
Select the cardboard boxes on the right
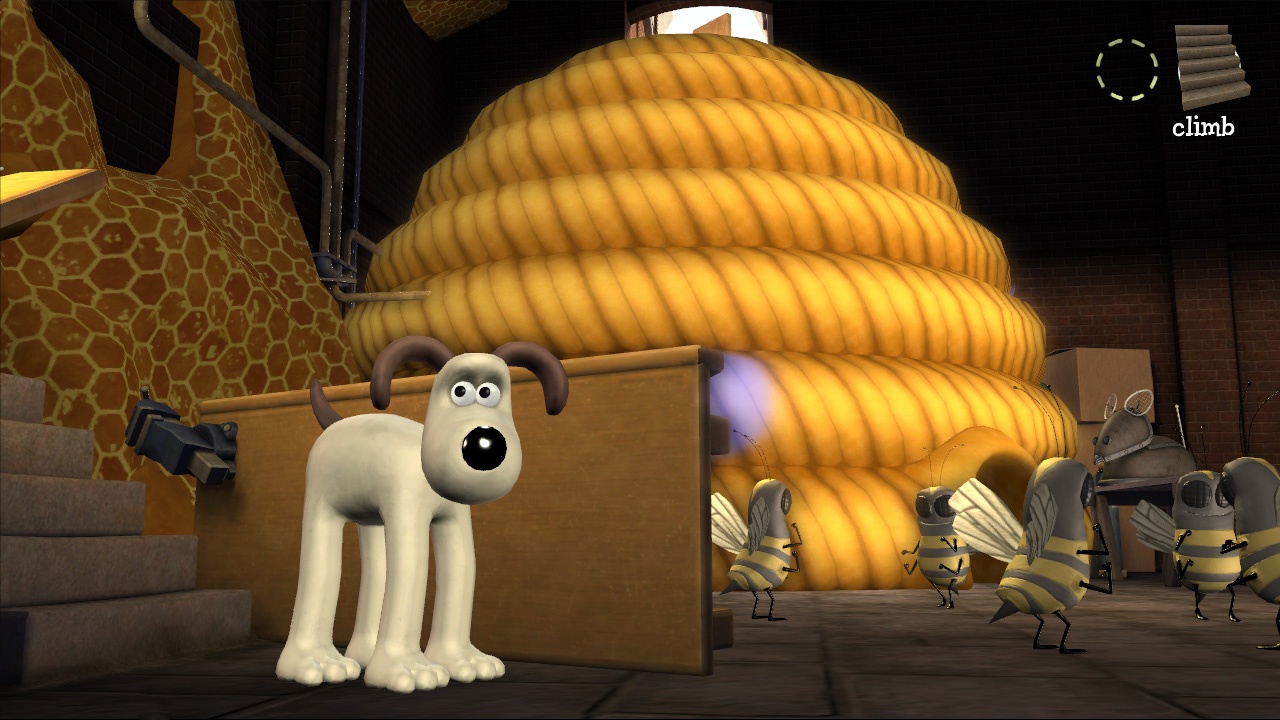point(1100,380)
